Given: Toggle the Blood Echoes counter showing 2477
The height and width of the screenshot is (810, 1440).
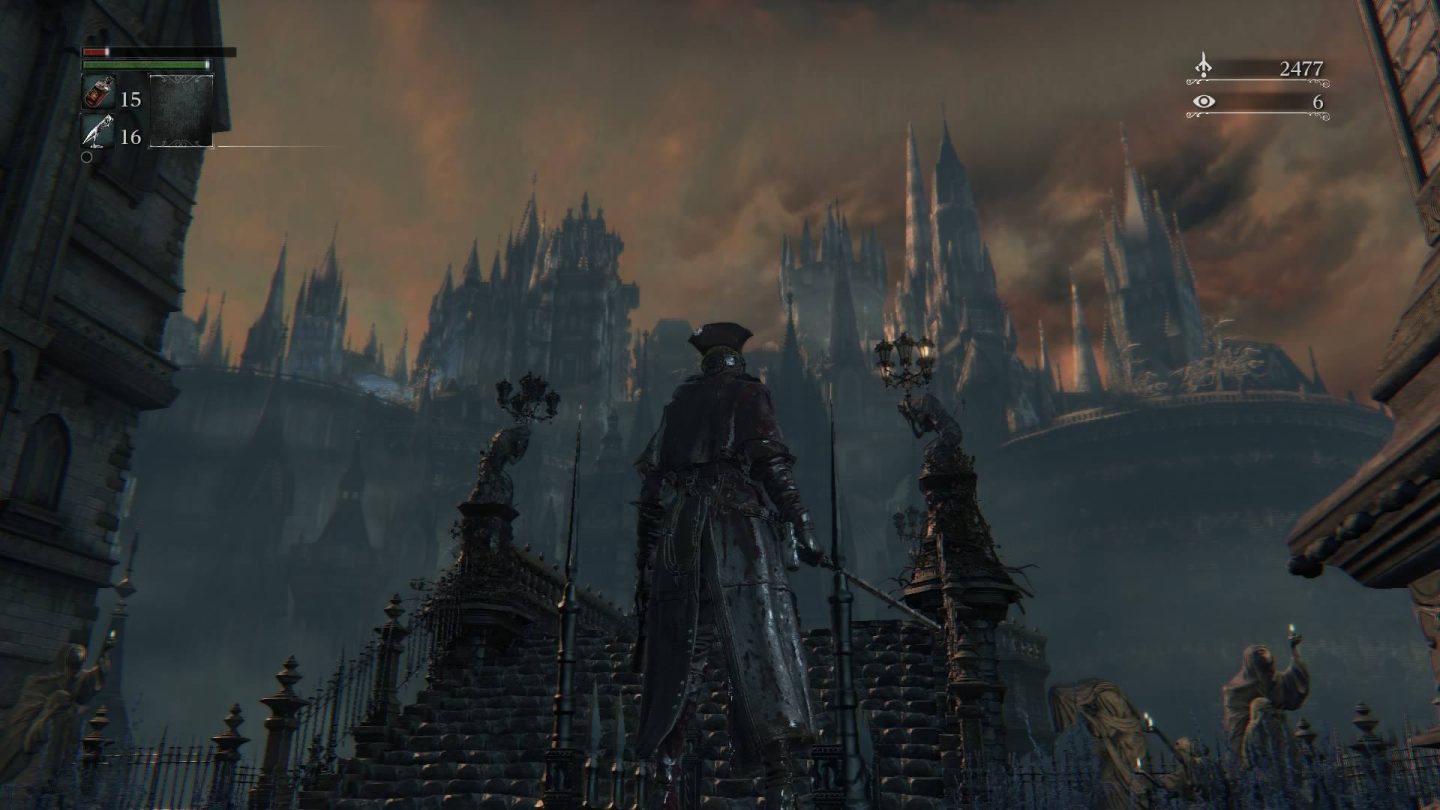Looking at the screenshot, I should pyautogui.click(x=1302, y=68).
